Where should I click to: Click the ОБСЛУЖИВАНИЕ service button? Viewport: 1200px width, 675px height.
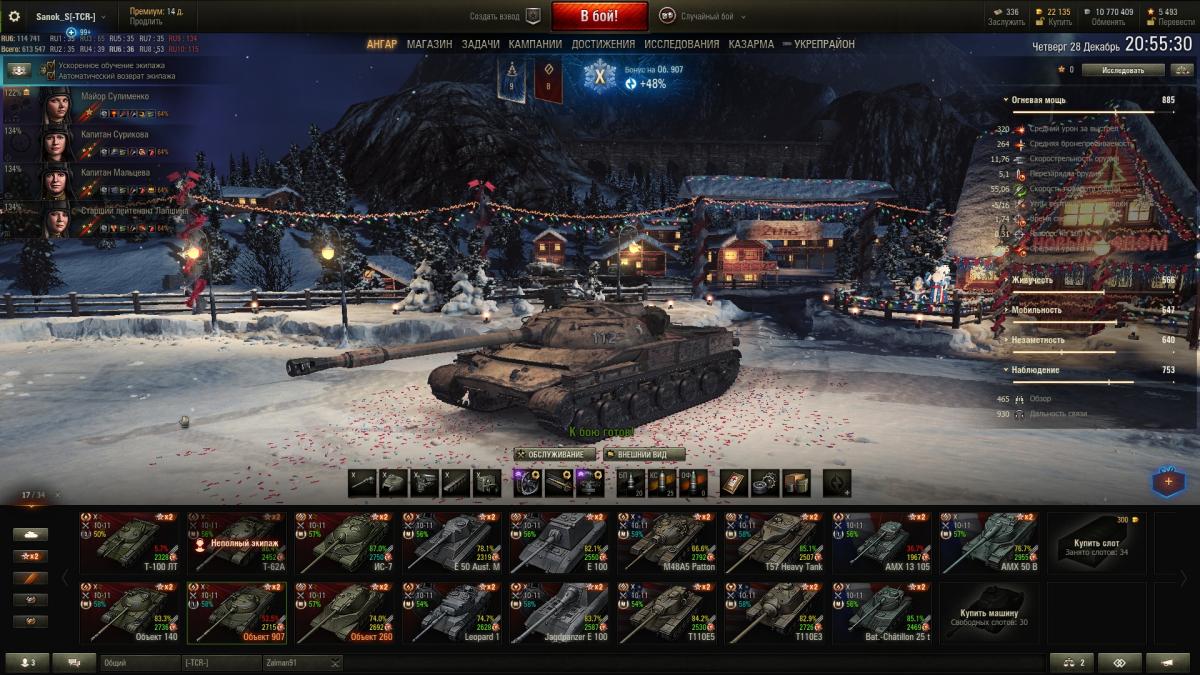556,454
